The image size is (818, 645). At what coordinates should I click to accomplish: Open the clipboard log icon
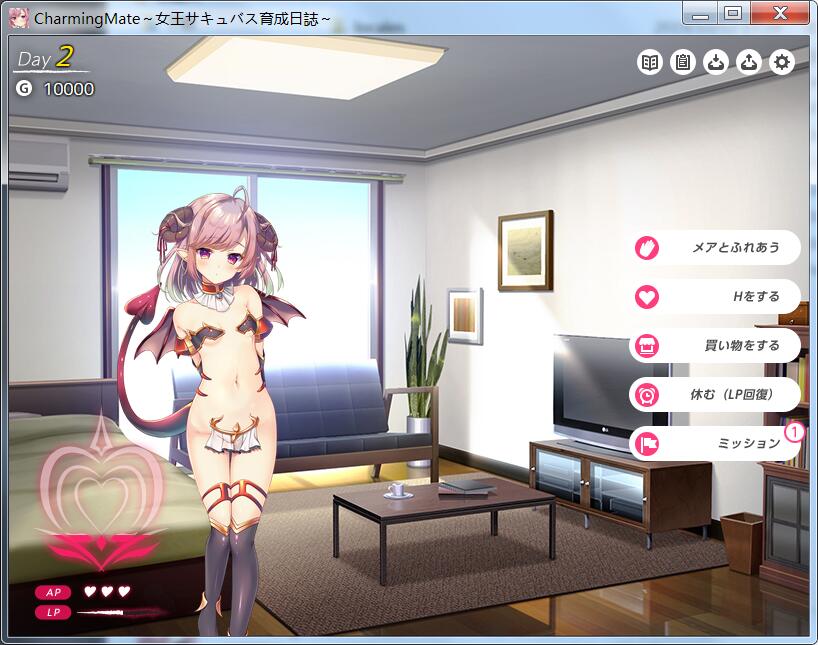click(x=683, y=62)
